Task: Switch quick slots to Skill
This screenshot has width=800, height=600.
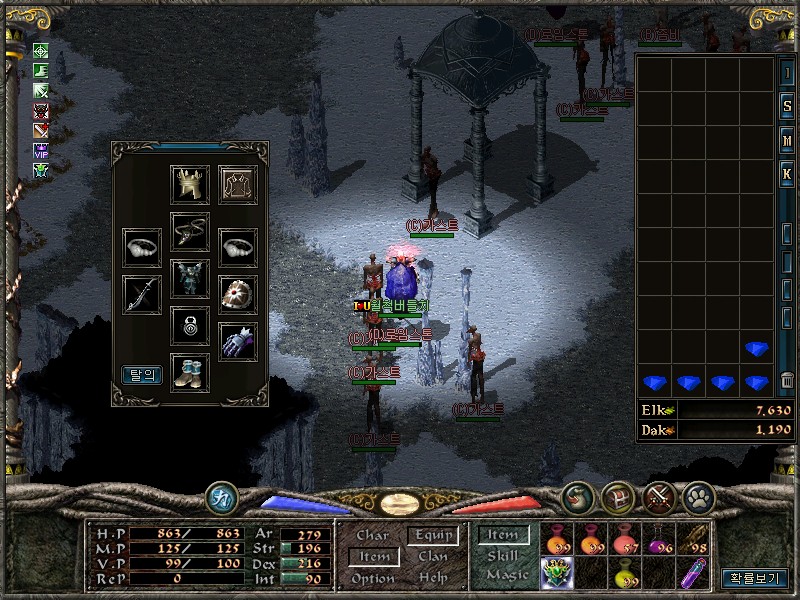Action: point(503,555)
